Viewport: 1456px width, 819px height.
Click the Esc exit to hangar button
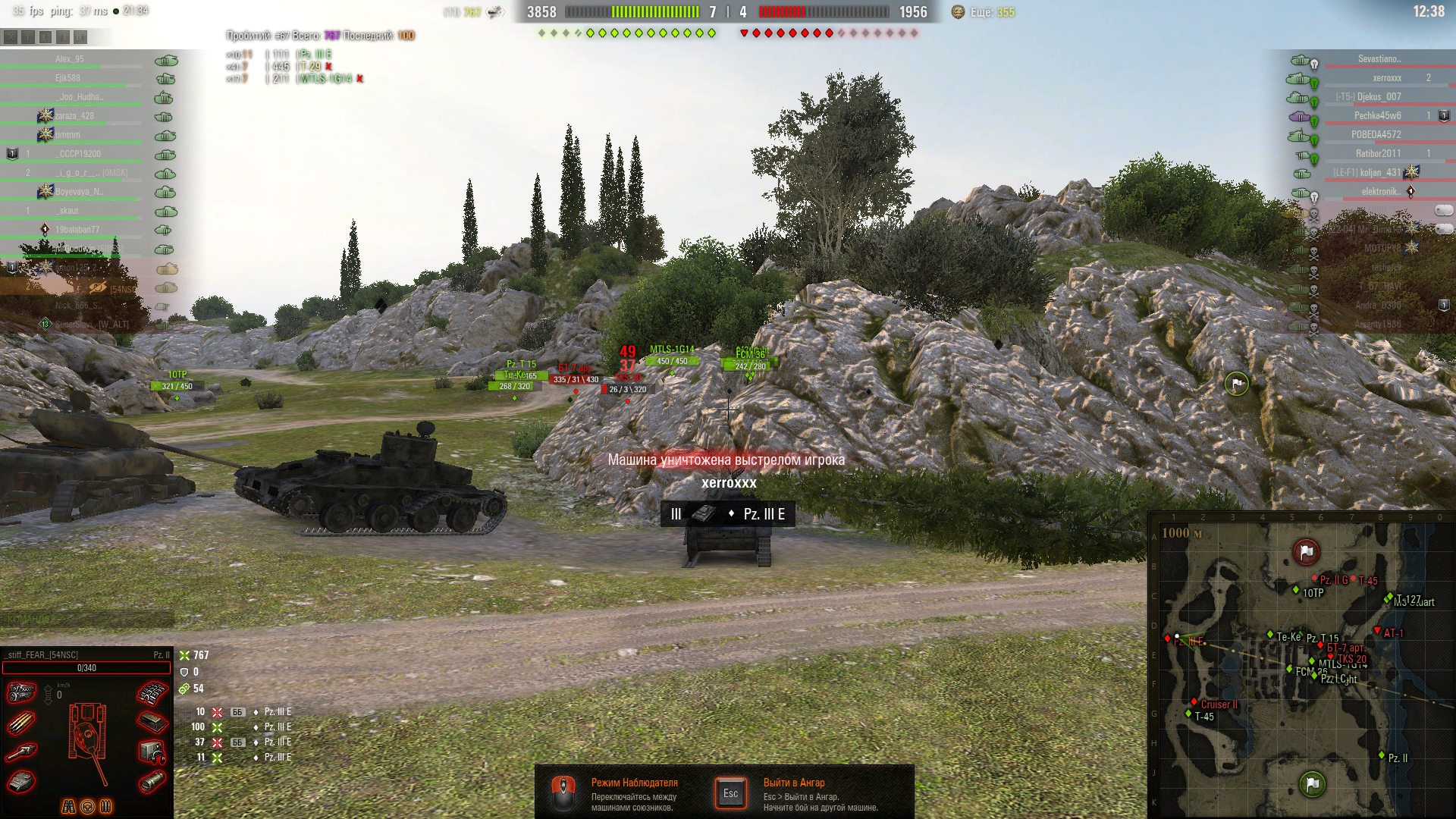730,793
